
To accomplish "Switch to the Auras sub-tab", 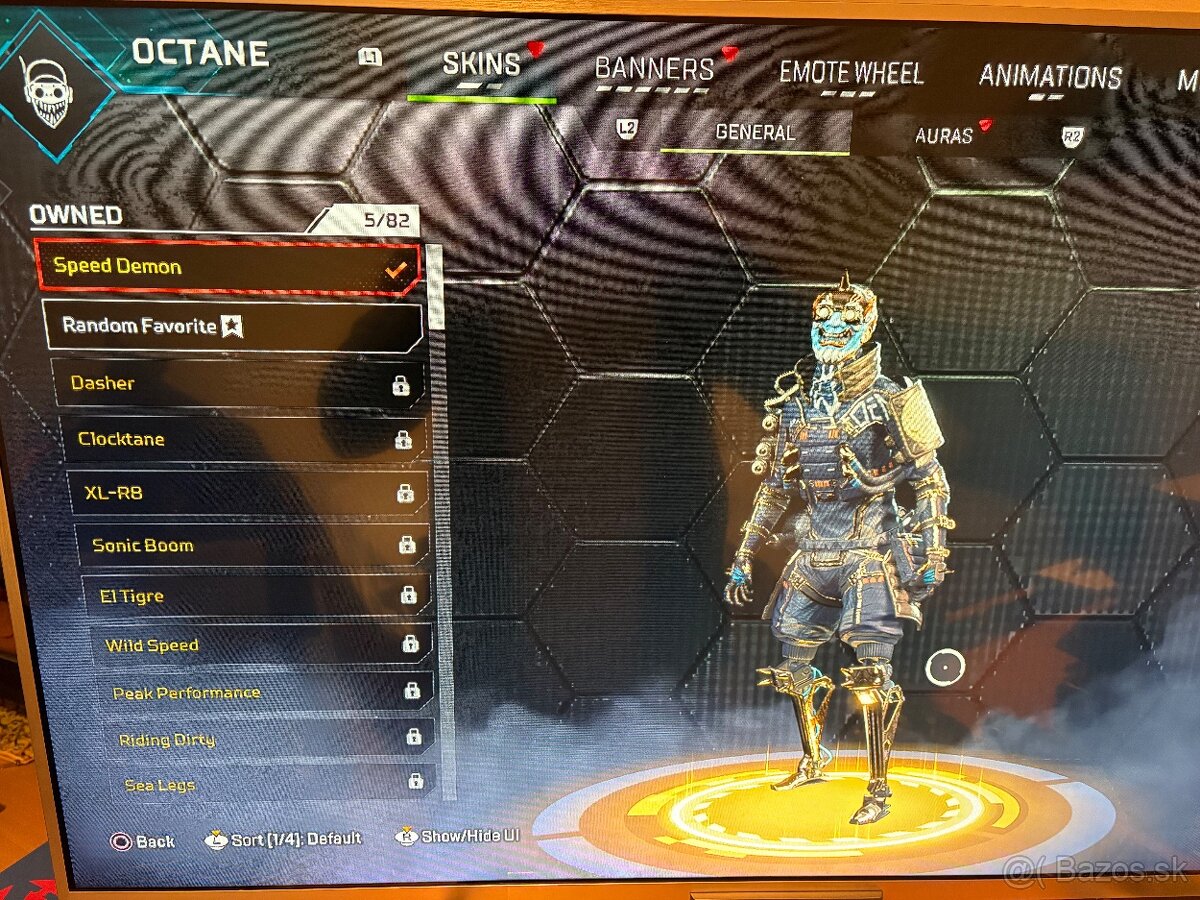I will point(944,136).
